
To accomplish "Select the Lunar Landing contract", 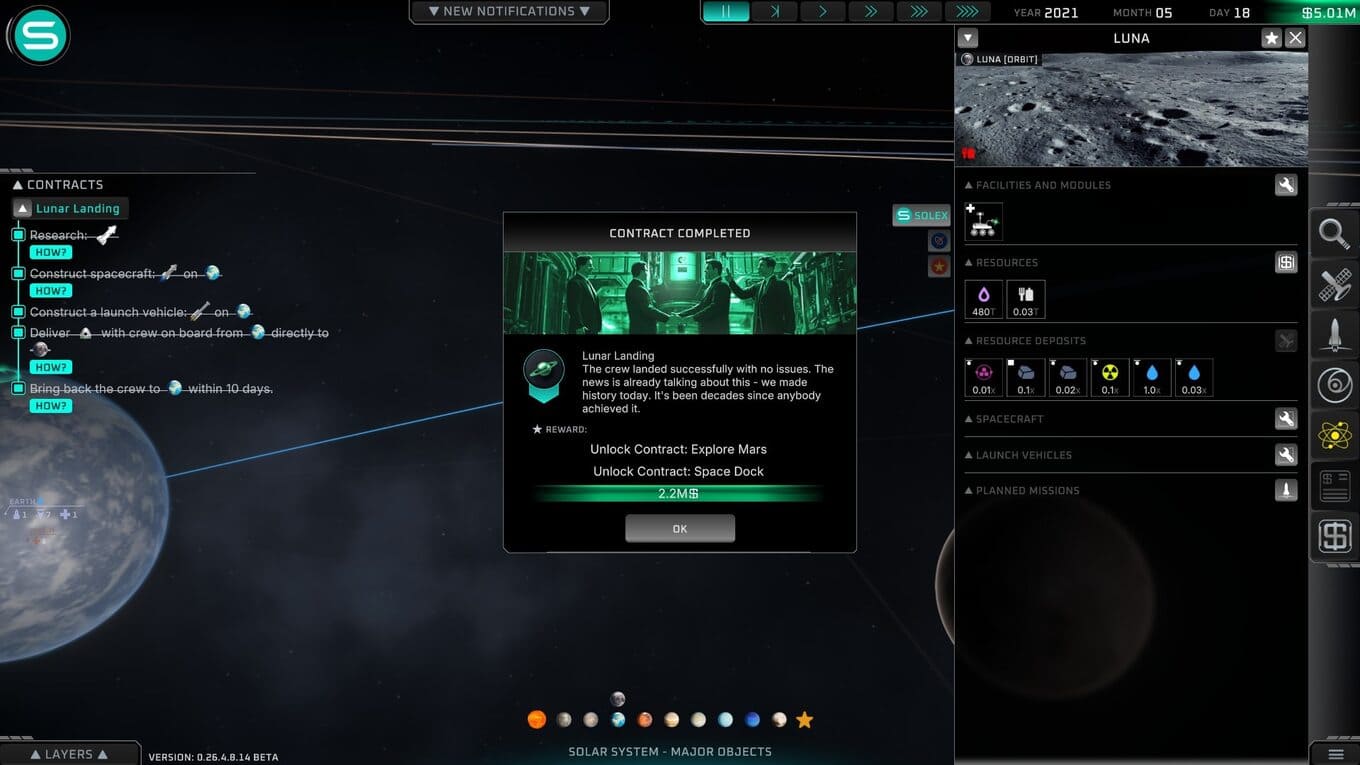I will pyautogui.click(x=77, y=209).
